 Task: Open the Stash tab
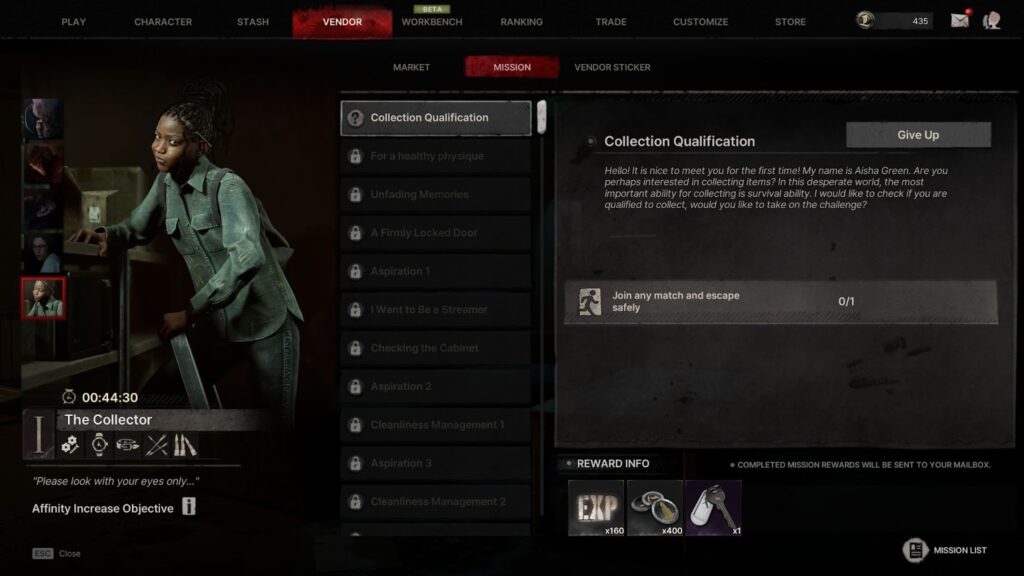pyautogui.click(x=253, y=22)
